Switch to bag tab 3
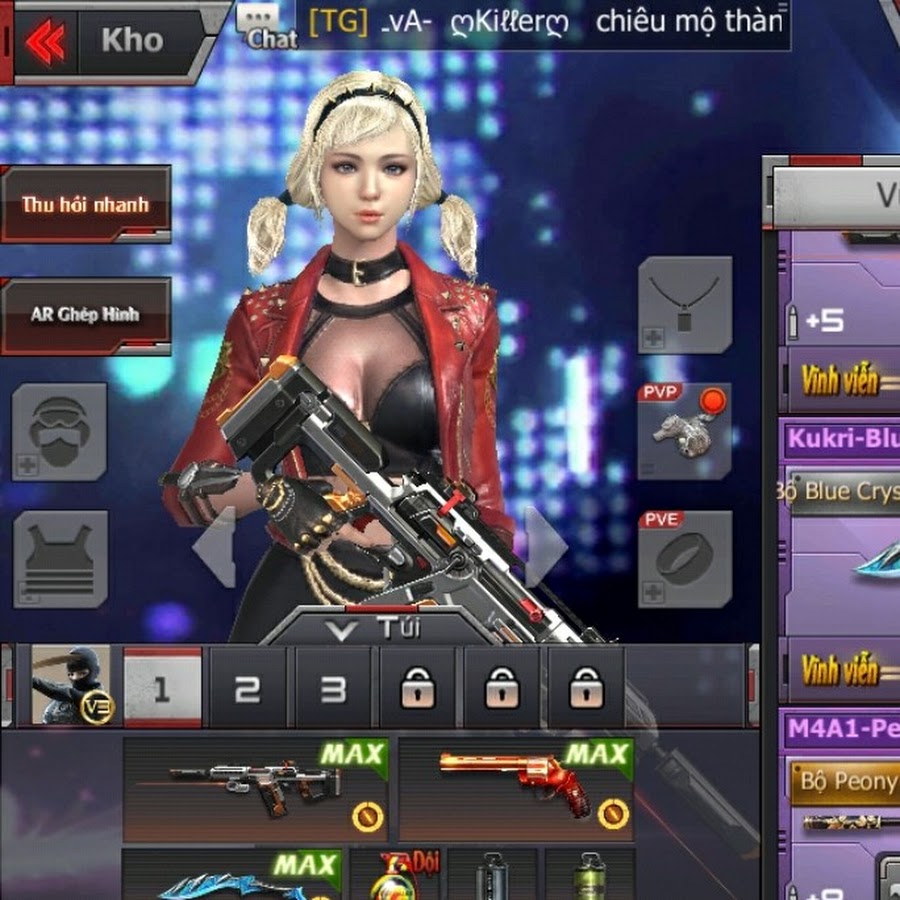 tap(332, 688)
